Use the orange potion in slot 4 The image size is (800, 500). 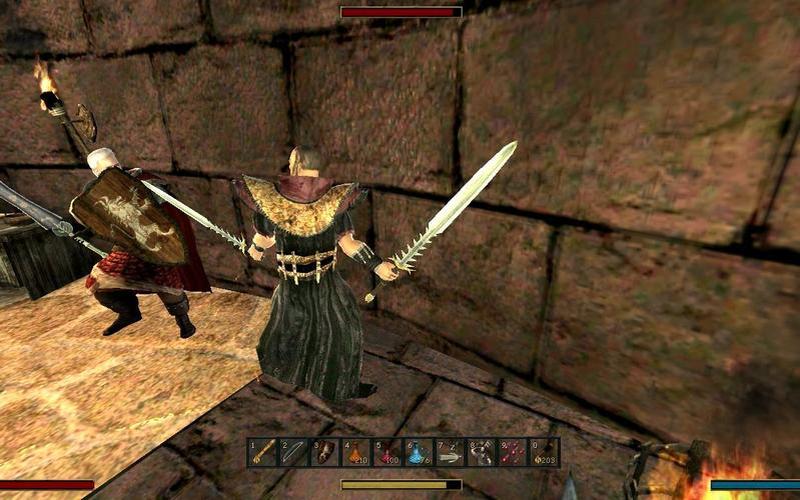tap(357, 452)
